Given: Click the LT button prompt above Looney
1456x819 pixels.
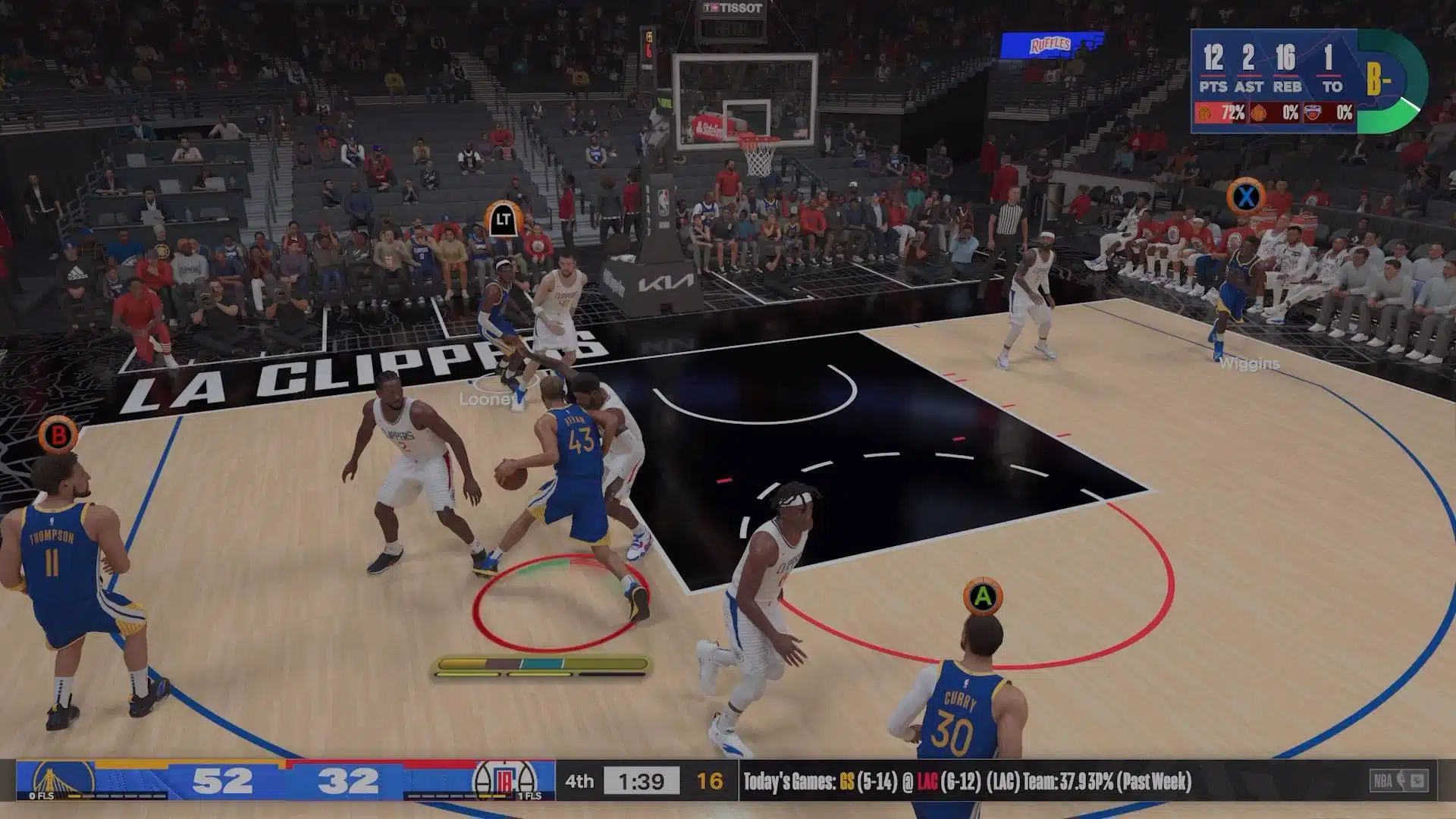Looking at the screenshot, I should (503, 221).
